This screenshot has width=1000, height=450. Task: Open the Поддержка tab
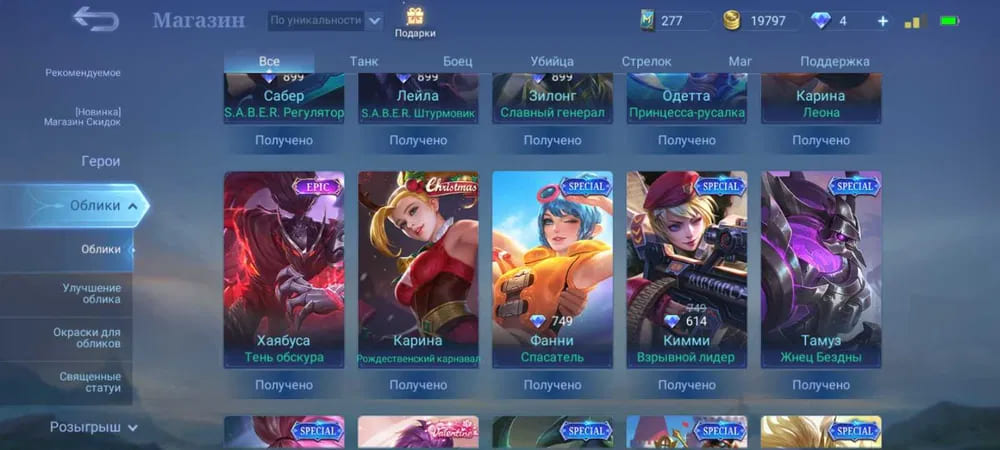tap(834, 62)
